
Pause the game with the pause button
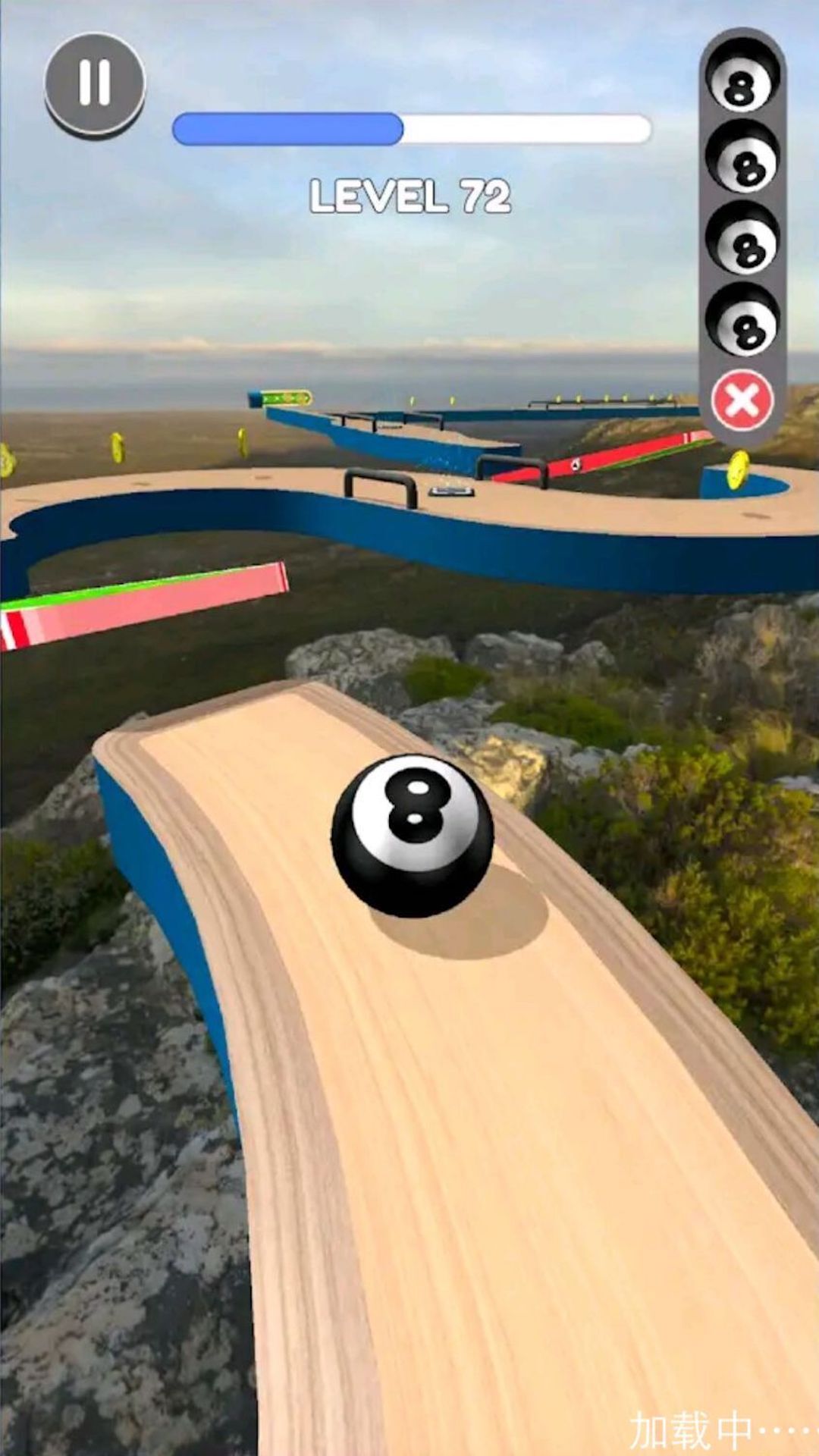[x=95, y=82]
